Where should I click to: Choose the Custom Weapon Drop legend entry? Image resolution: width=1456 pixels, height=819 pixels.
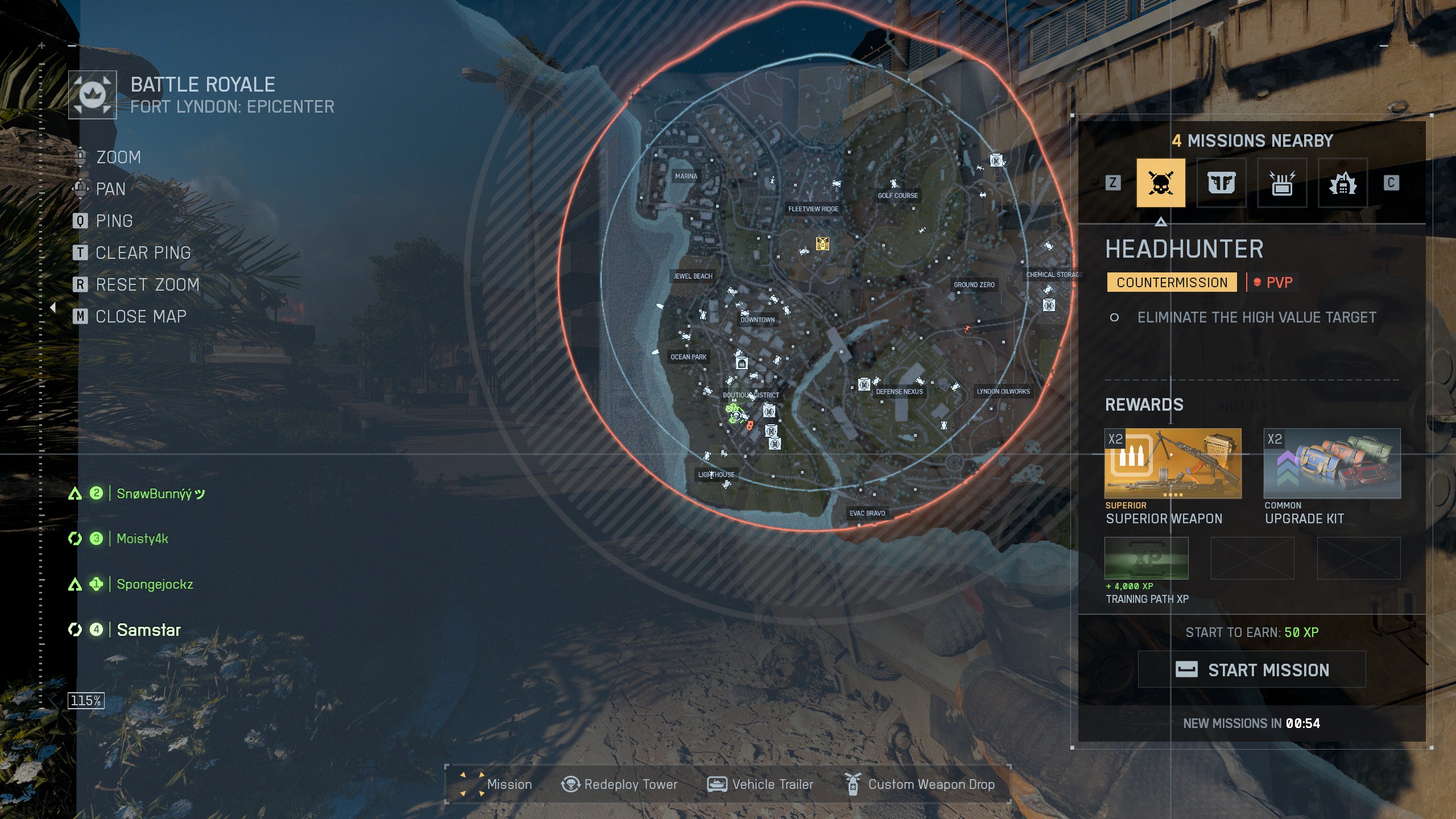(x=920, y=785)
